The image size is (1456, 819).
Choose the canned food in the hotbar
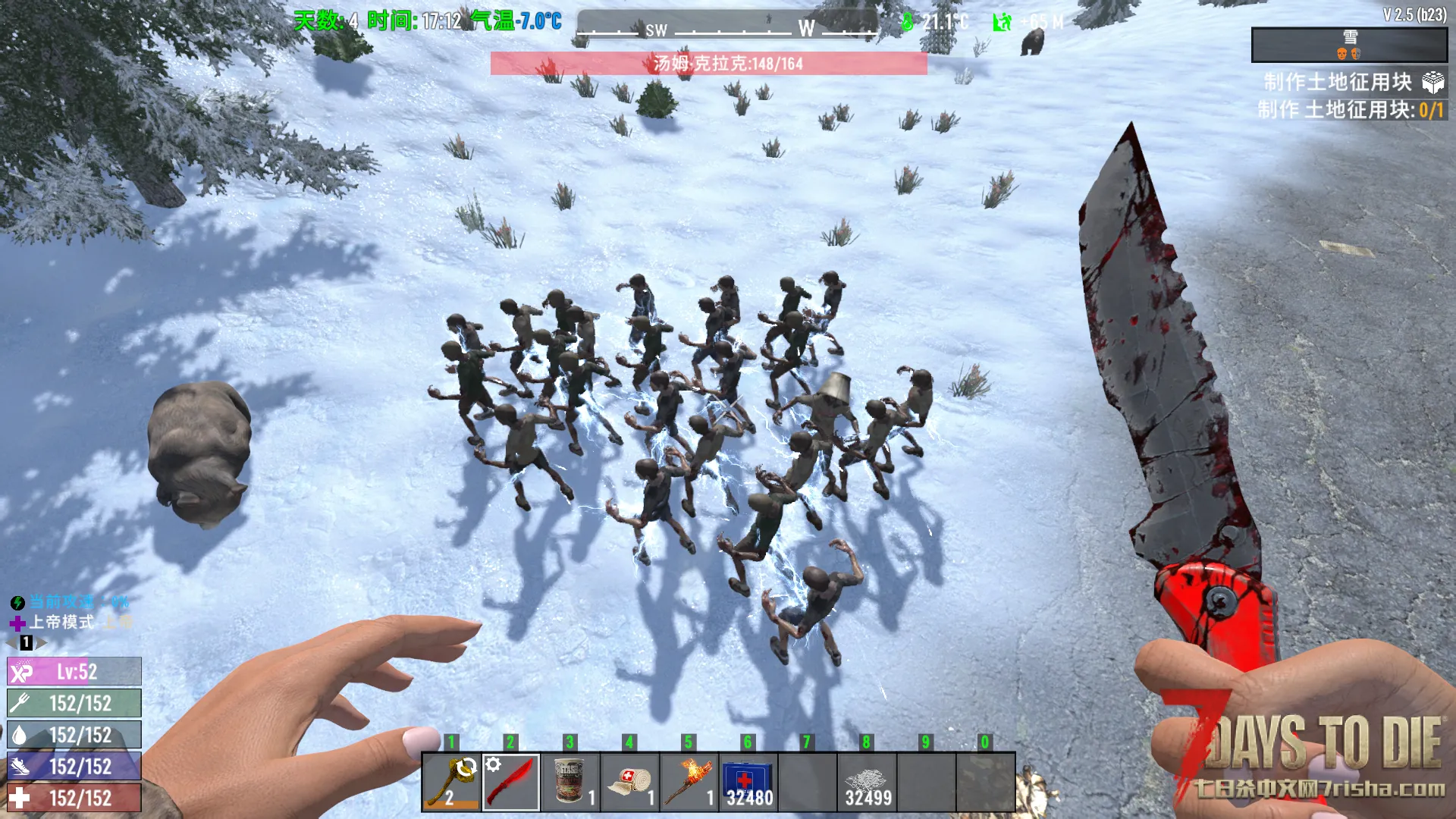[570, 783]
